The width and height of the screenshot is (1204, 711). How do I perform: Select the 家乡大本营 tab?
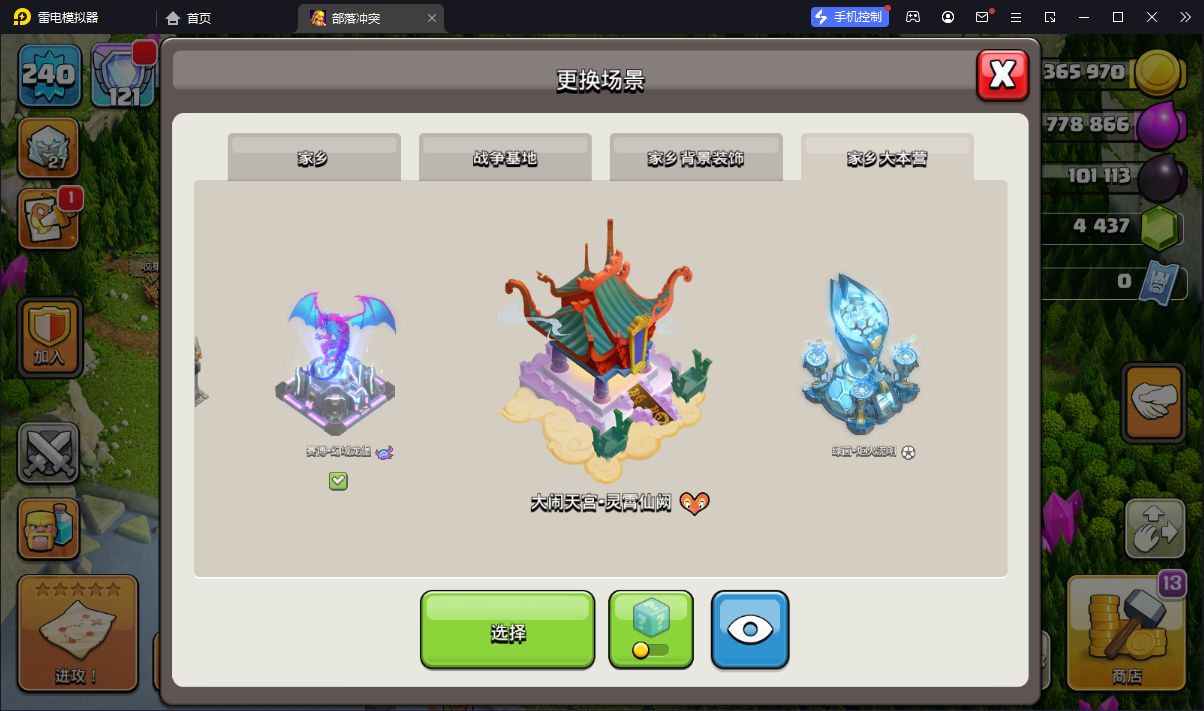coord(887,158)
